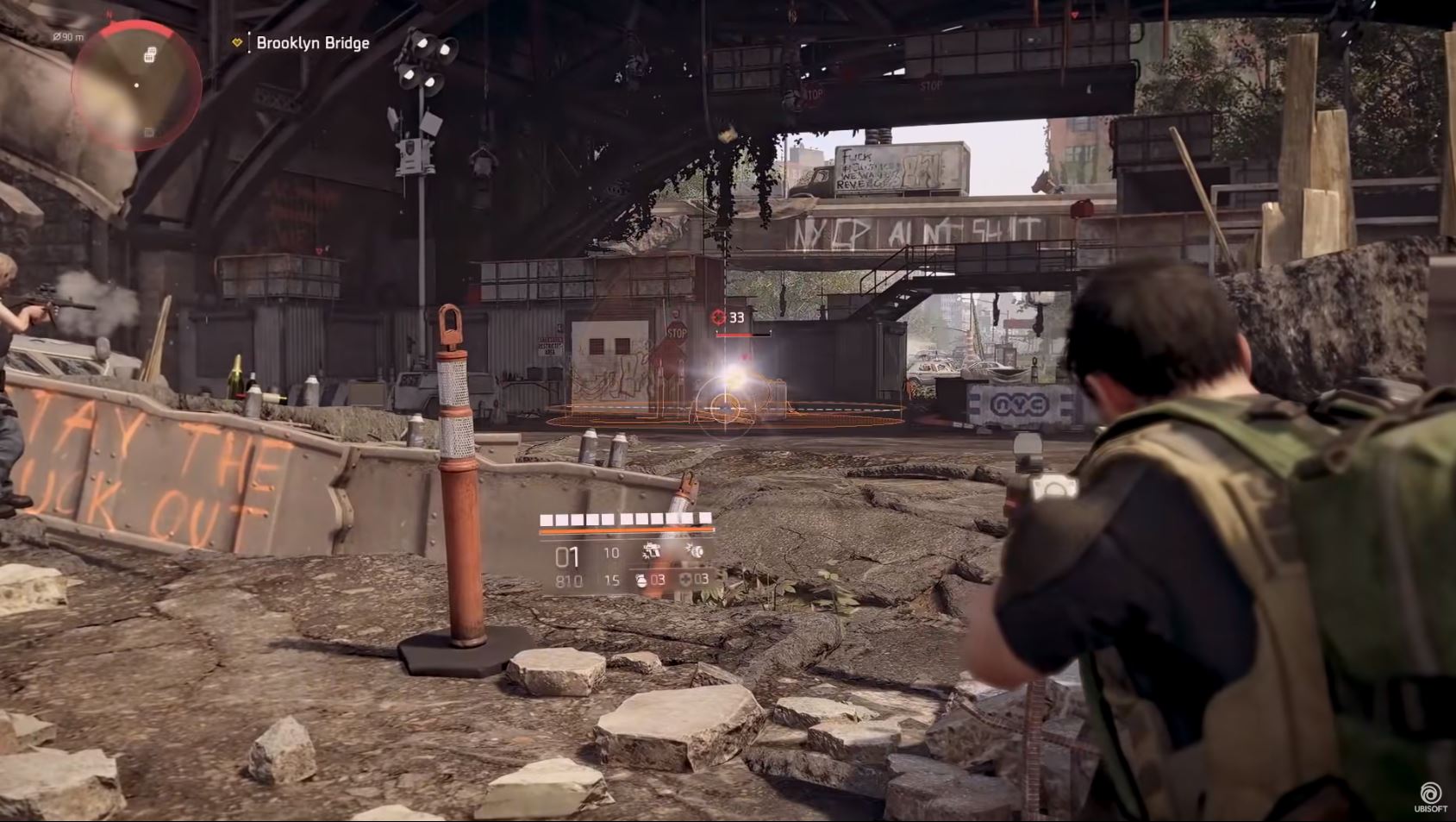This screenshot has height=822, width=1456.
Task: Open the circular minimap
Action: [x=136, y=85]
